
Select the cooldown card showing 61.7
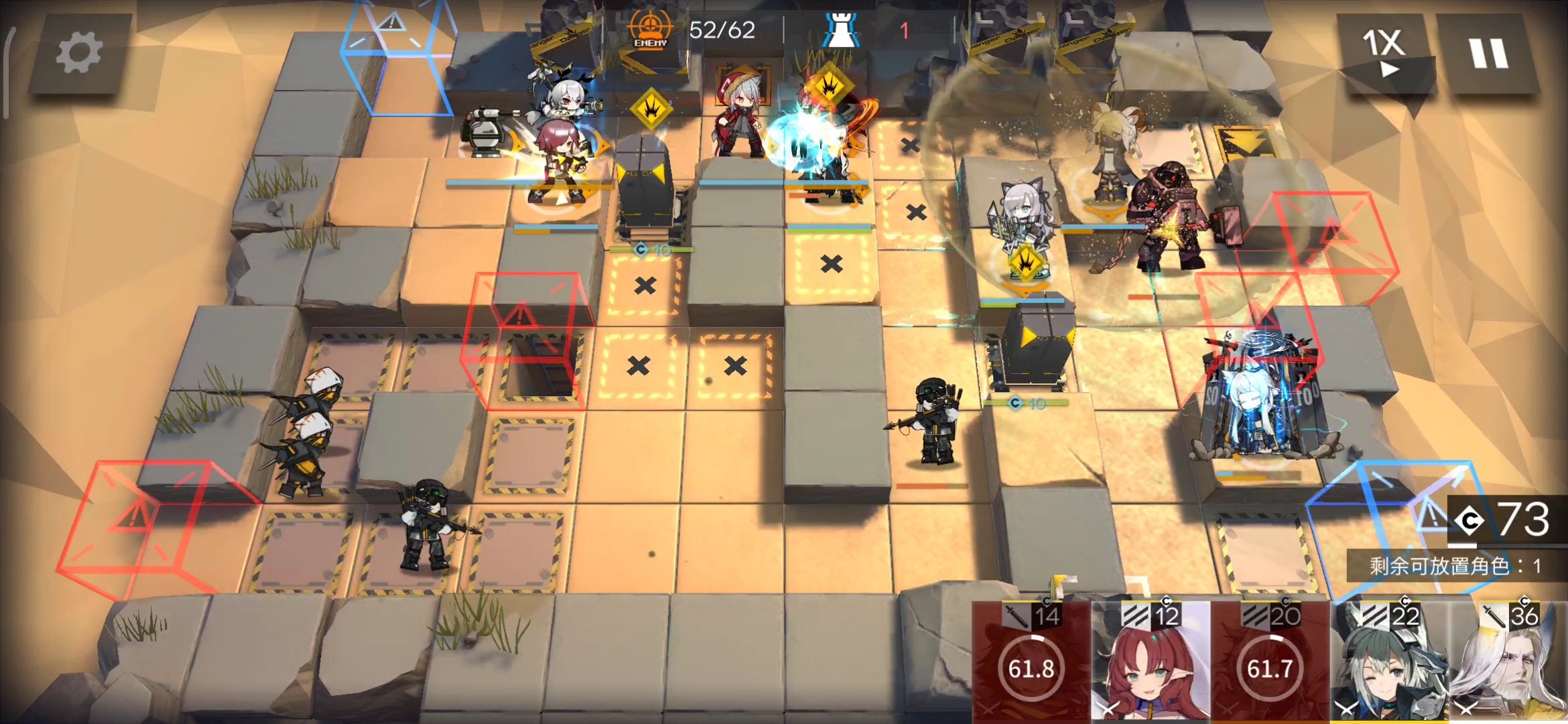coord(1269,662)
